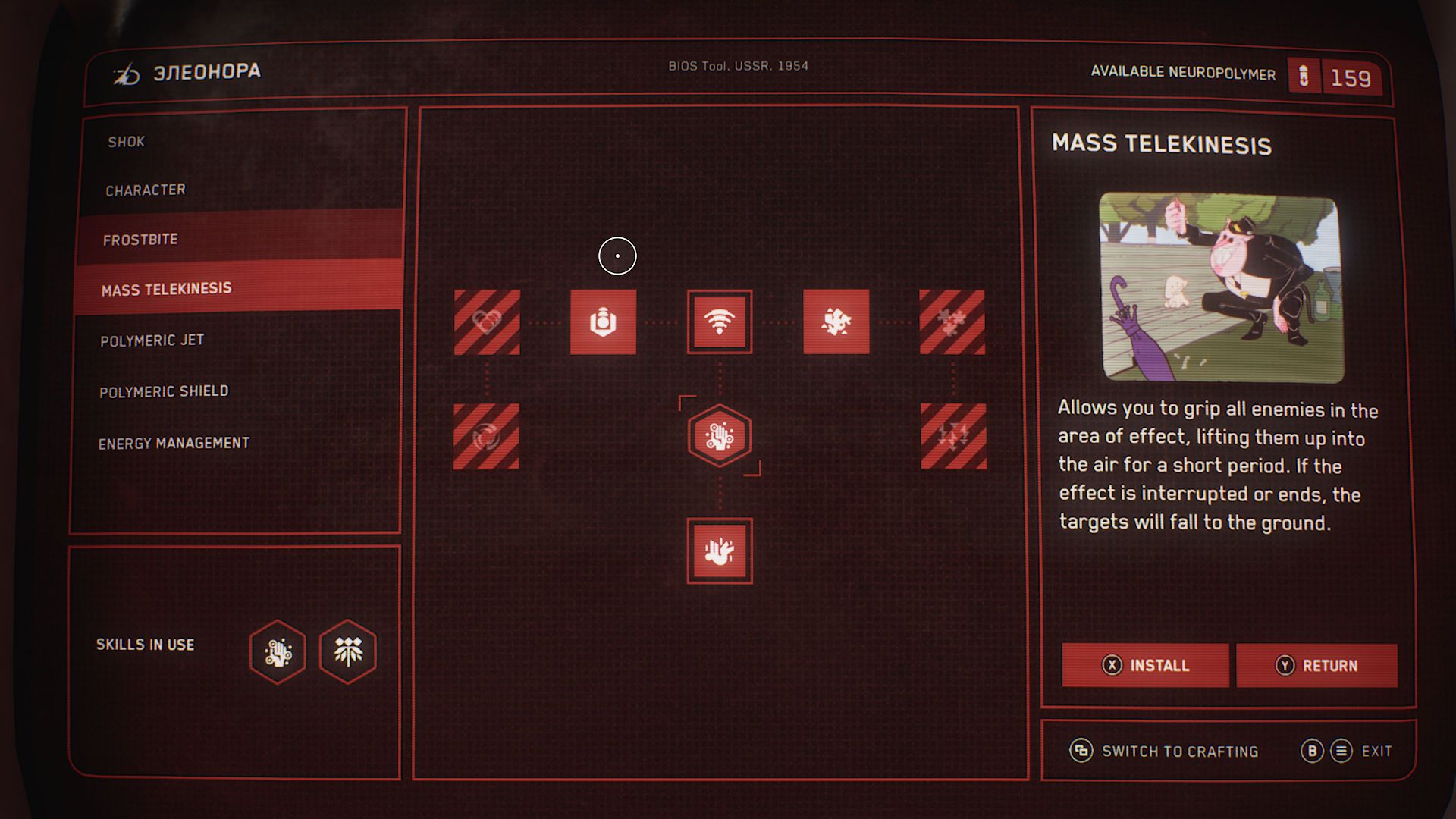Viewport: 1456px width, 819px height.
Task: Select the locked arrows skill node
Action: [x=953, y=436]
